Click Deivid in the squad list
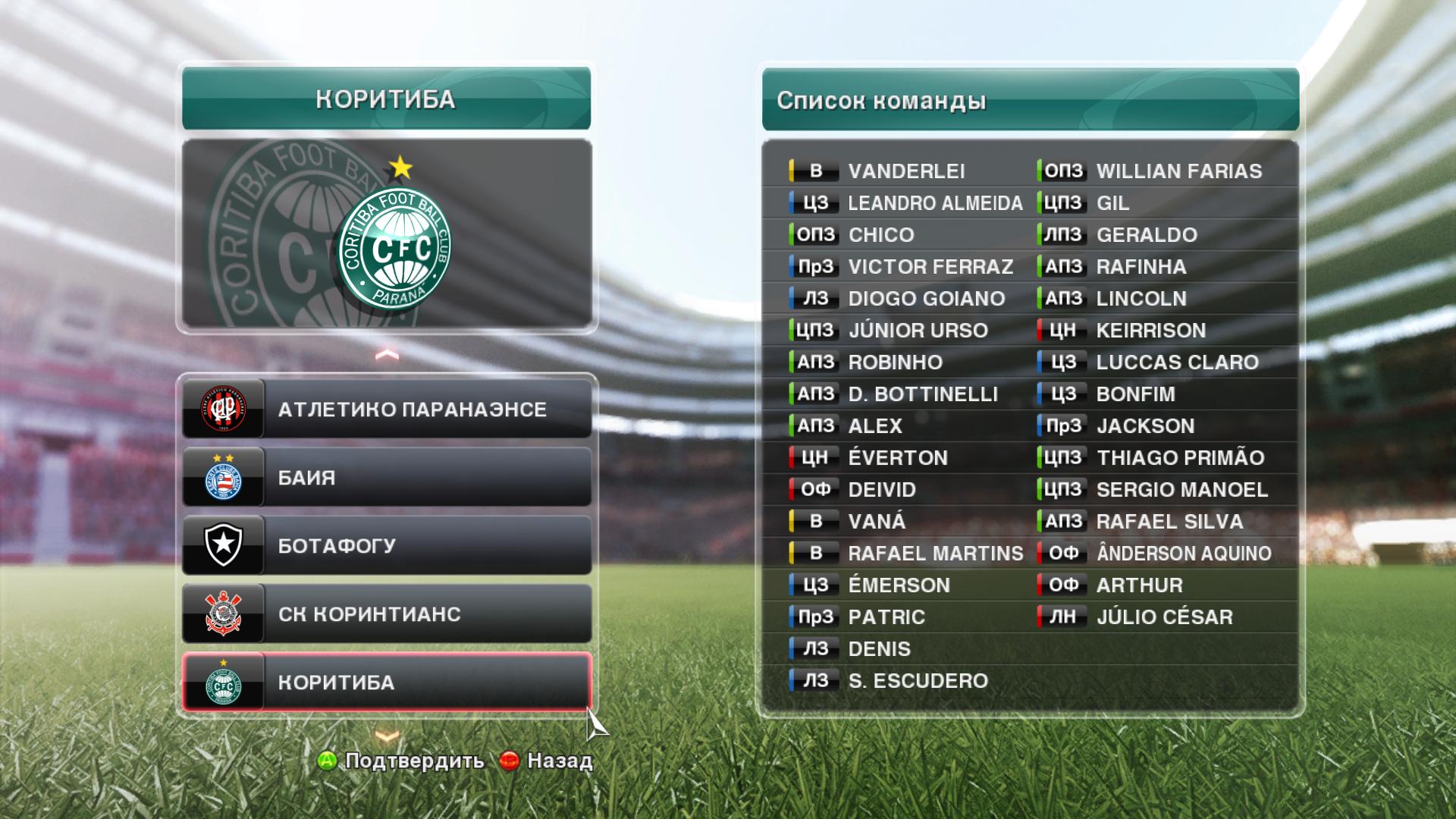The height and width of the screenshot is (819, 1456). point(882,490)
